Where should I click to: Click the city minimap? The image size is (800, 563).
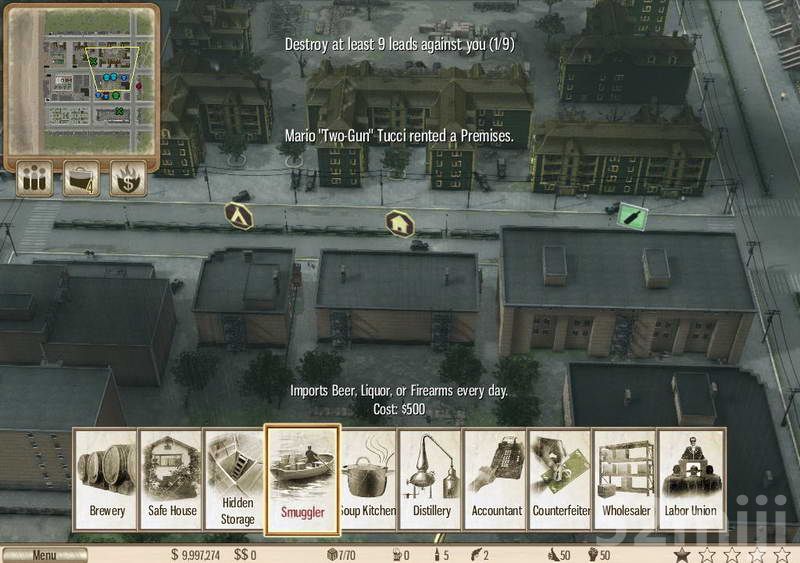pos(82,80)
